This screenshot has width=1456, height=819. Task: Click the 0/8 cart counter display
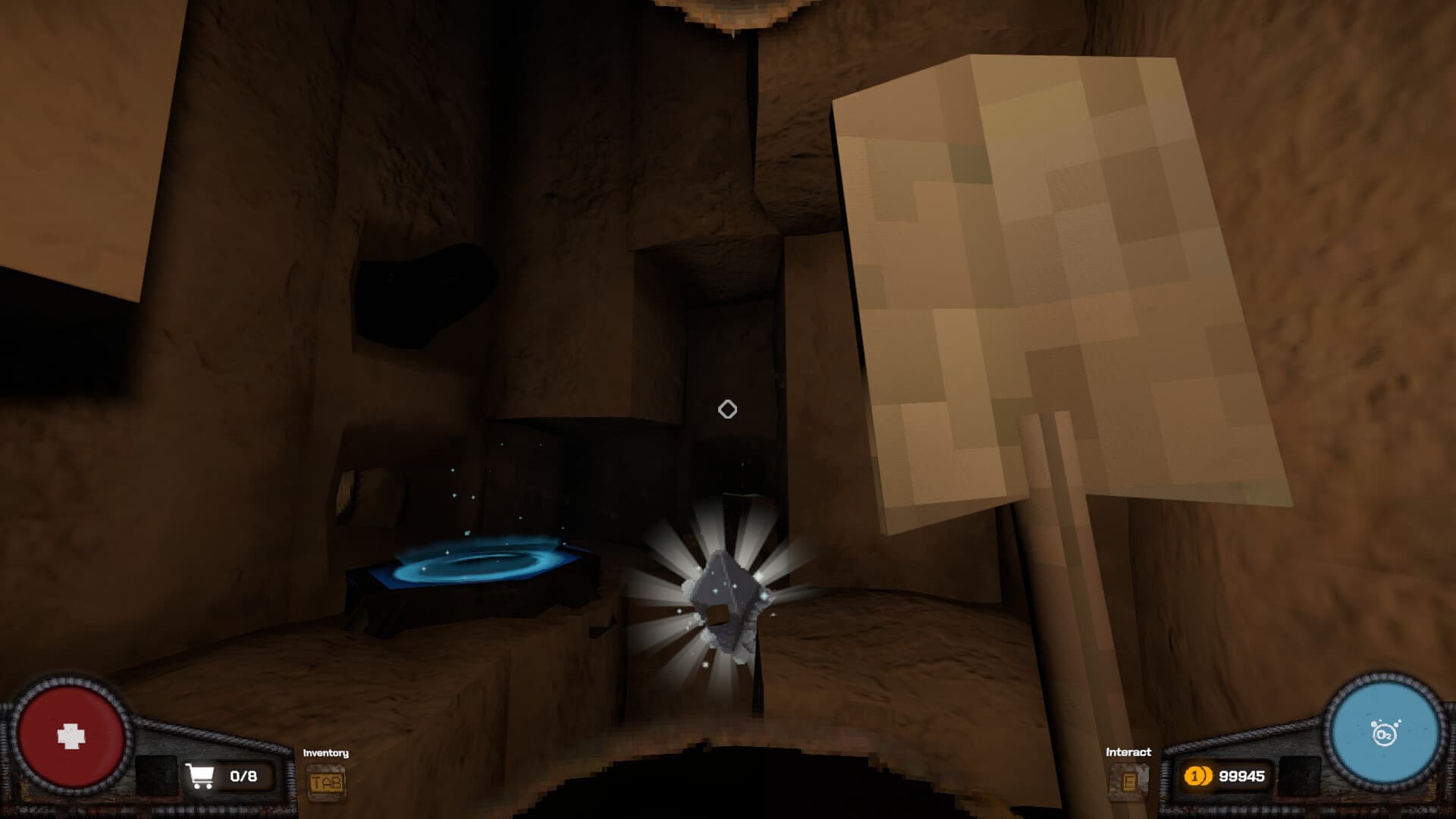(243, 776)
